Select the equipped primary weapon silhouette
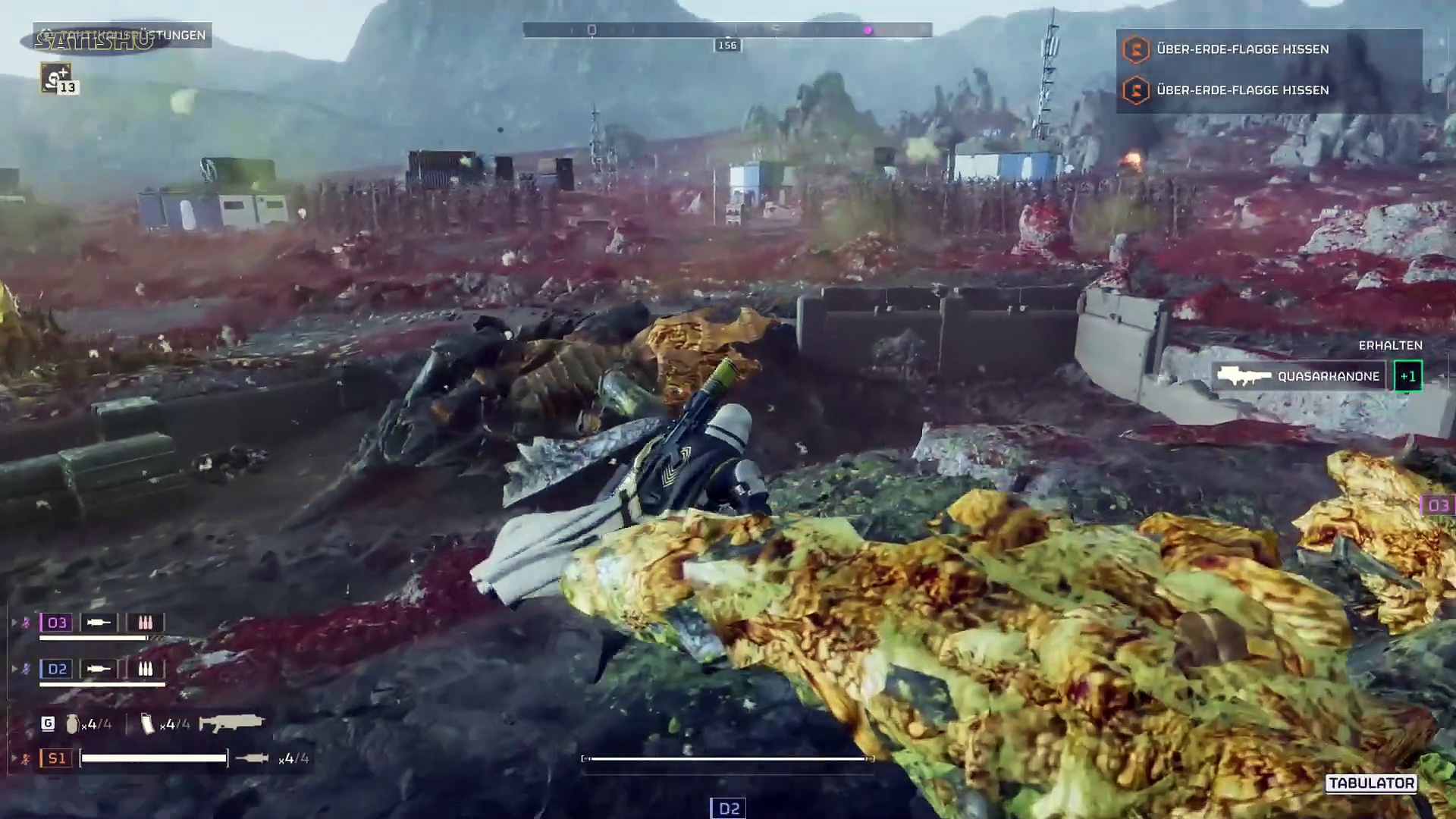This screenshot has width=1456, height=819. coord(231,723)
